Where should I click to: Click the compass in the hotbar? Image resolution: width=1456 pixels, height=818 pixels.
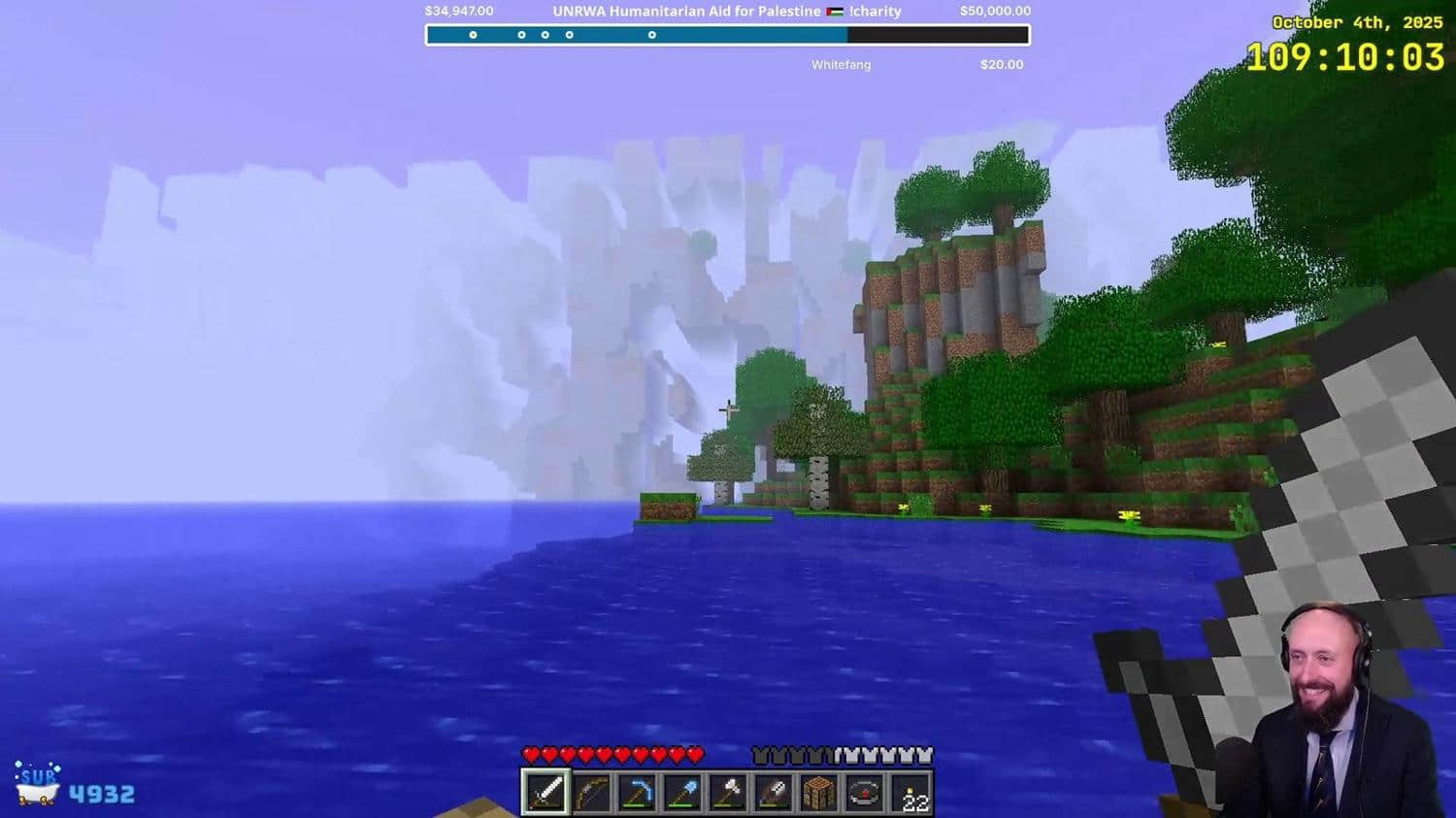864,793
